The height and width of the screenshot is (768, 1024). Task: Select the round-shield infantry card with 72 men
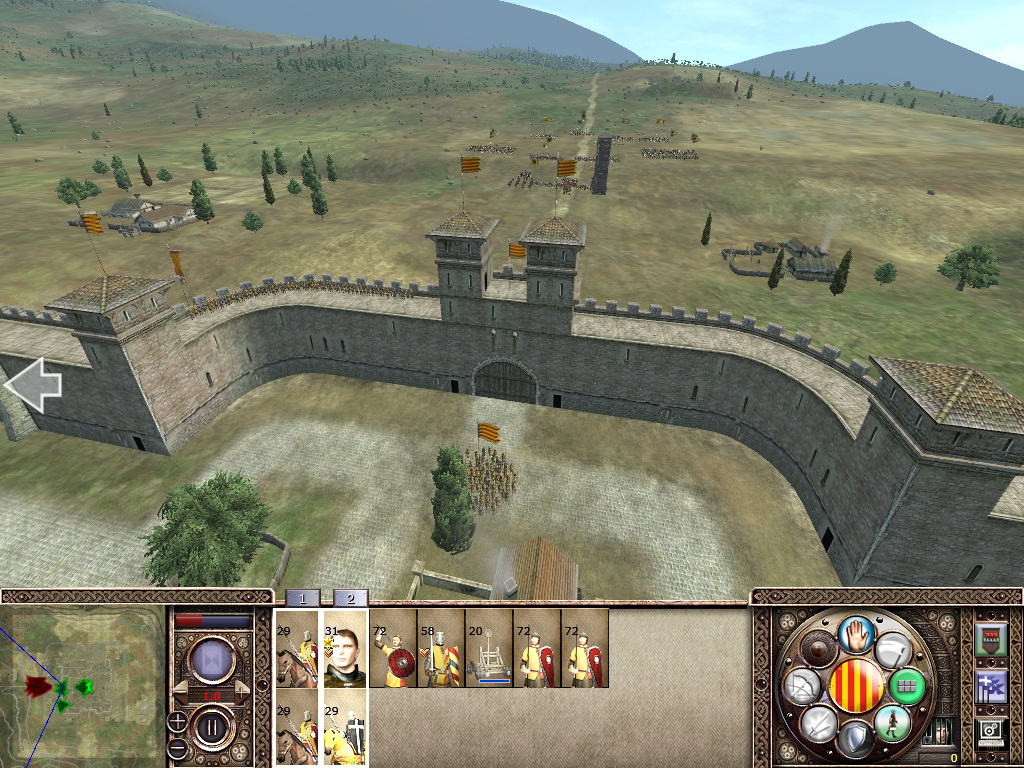(392, 649)
